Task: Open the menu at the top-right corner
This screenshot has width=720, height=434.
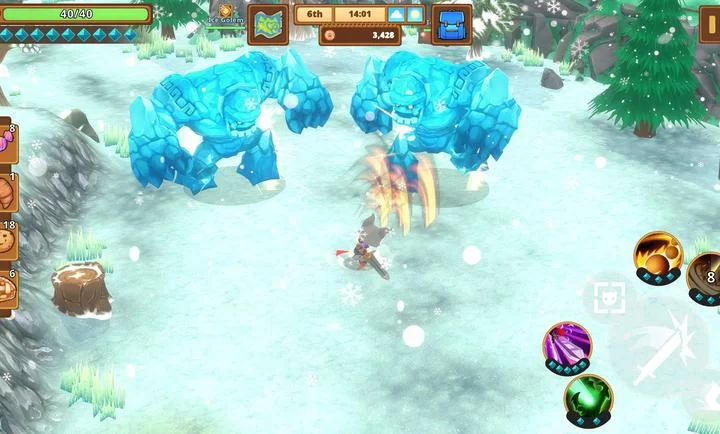Action: [711, 20]
